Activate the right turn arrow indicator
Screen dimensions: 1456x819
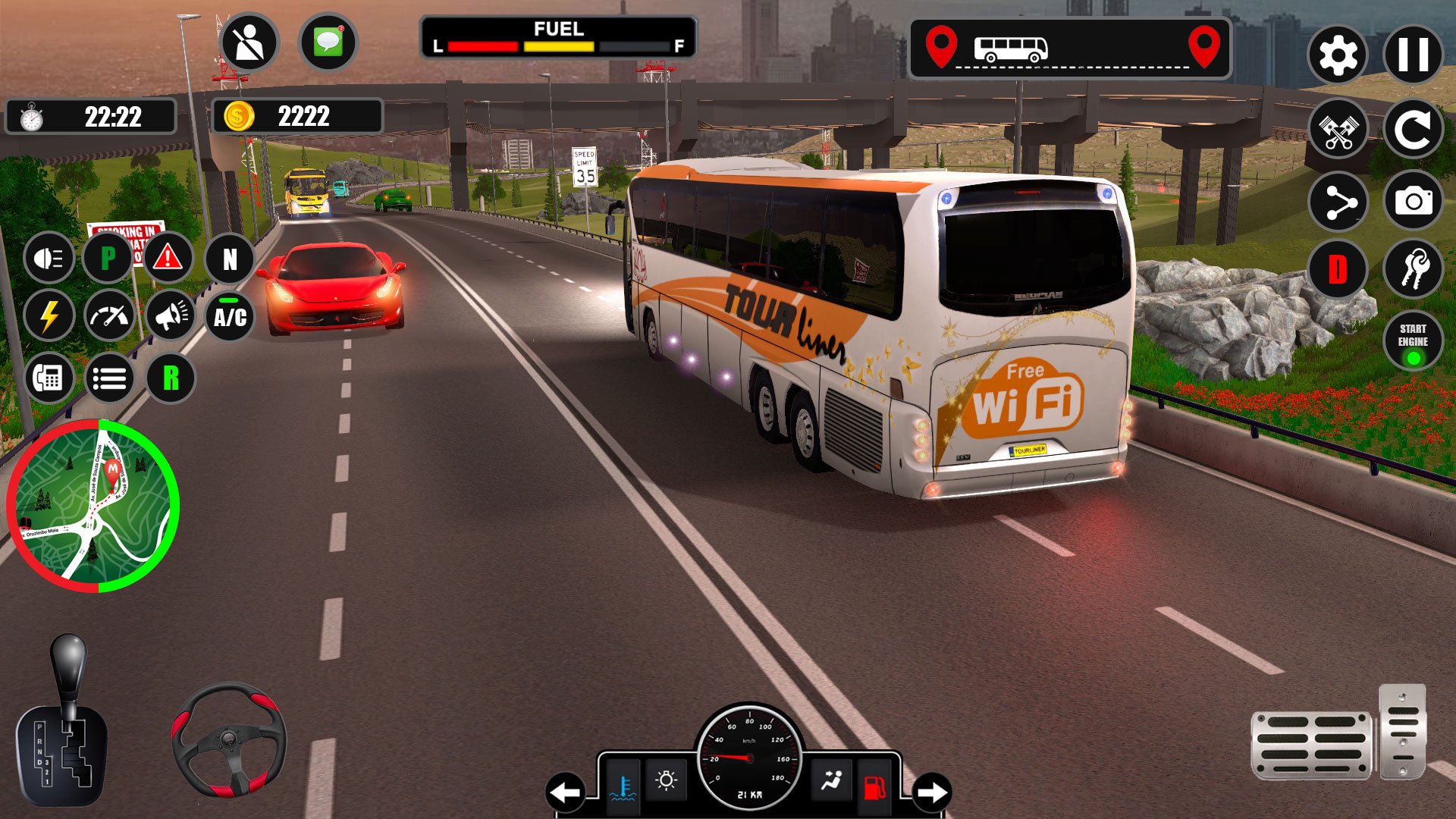tap(932, 792)
